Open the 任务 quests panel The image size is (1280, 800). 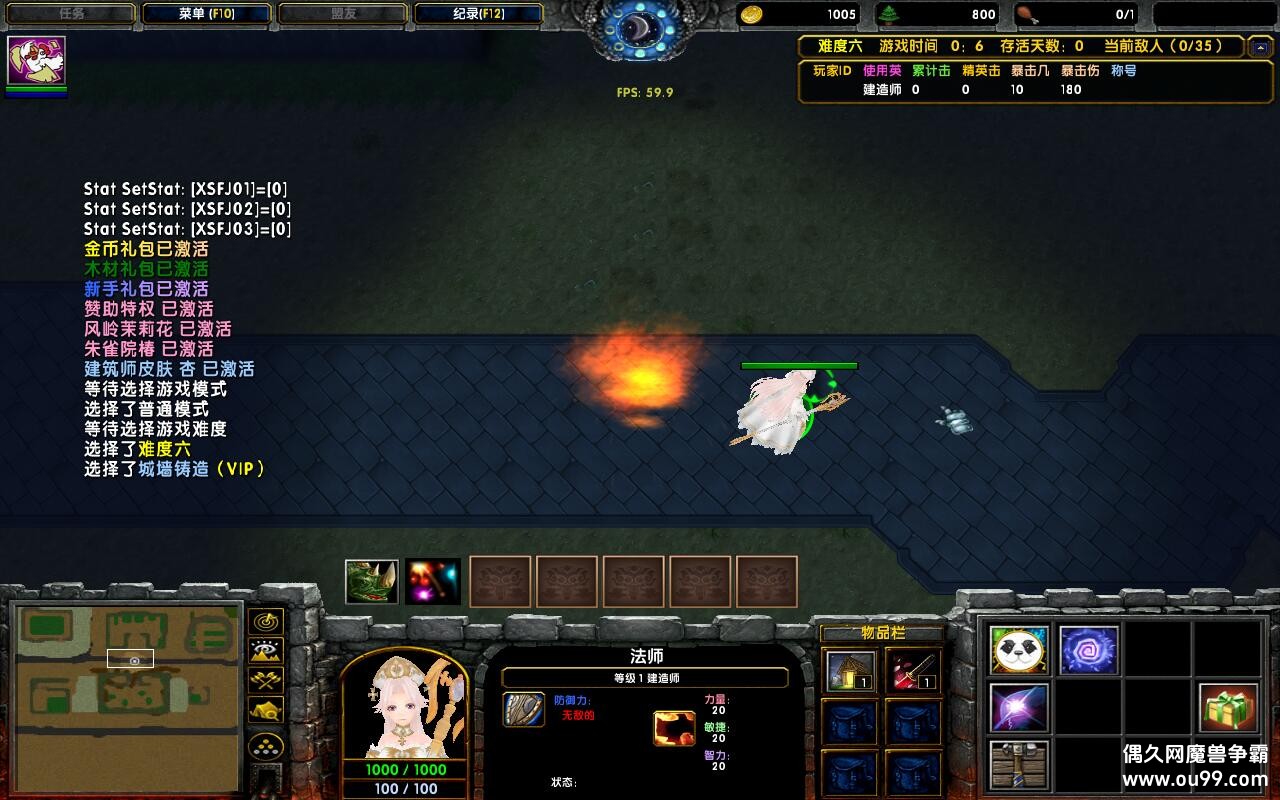[x=70, y=14]
